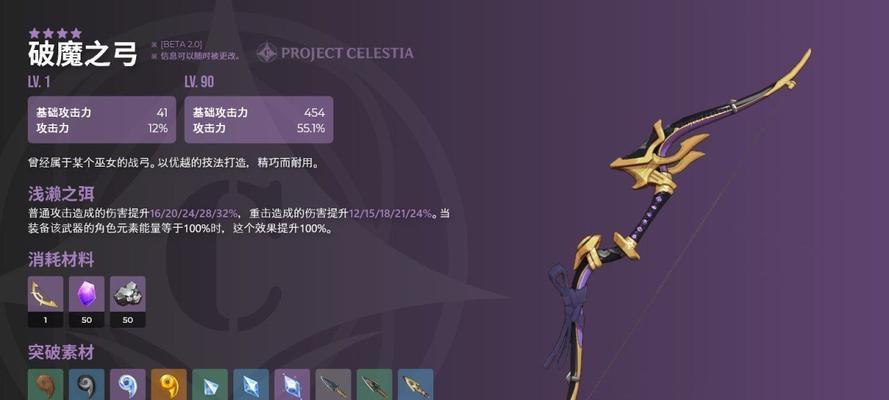Open the Project Celestia logo link
Viewport: 889px width, 400px height.
coord(334,53)
